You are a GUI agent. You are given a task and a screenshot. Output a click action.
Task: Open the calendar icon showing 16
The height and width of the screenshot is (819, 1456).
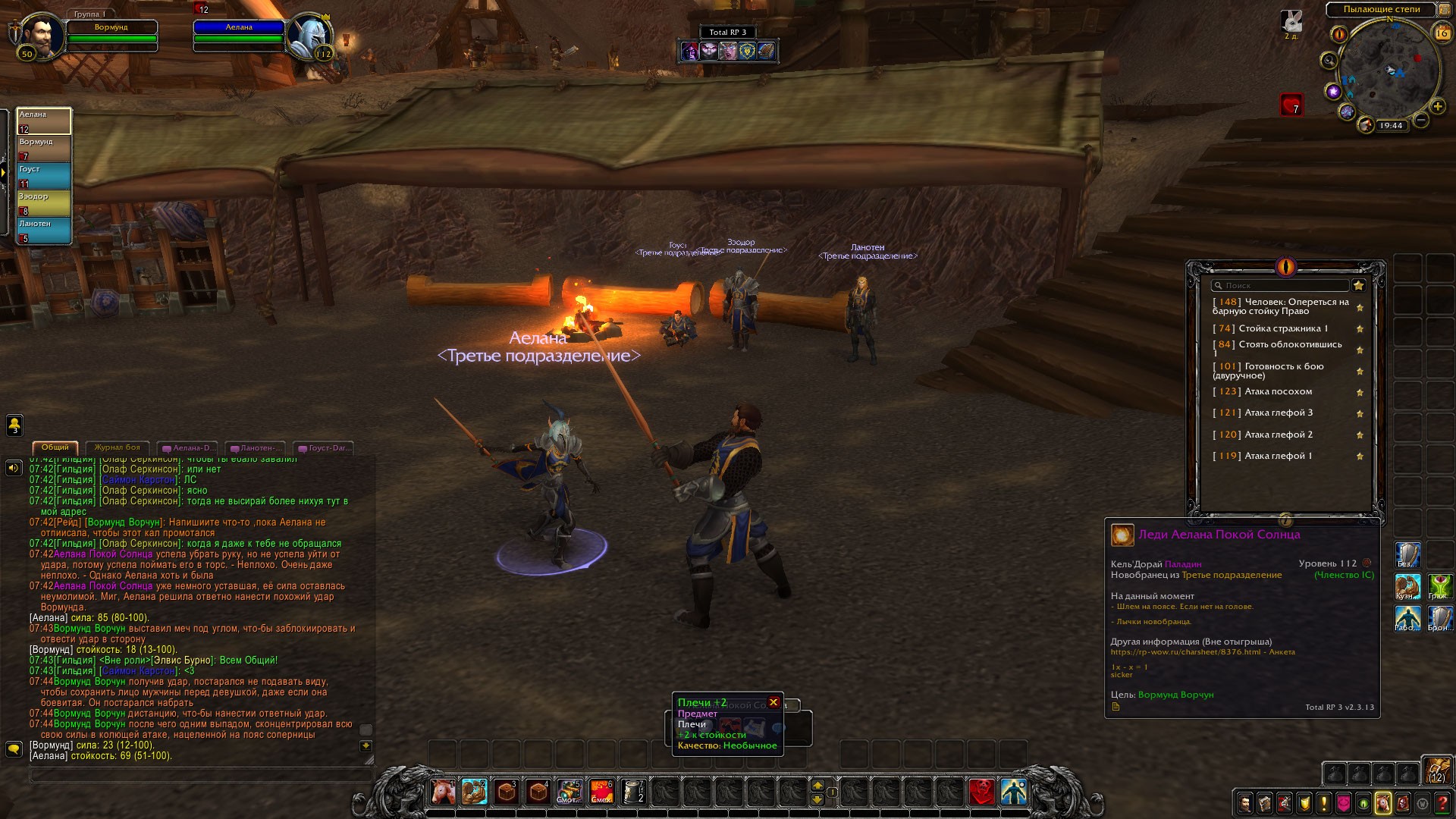pos(1442,33)
